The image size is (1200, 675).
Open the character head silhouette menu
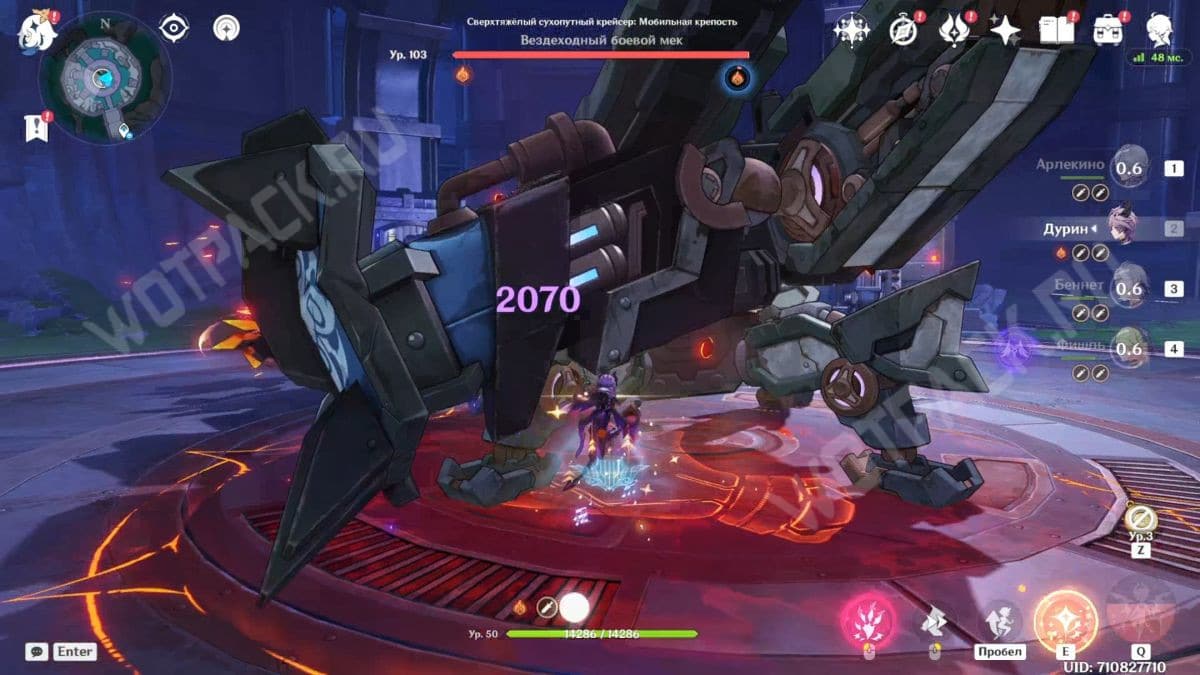tap(1159, 28)
